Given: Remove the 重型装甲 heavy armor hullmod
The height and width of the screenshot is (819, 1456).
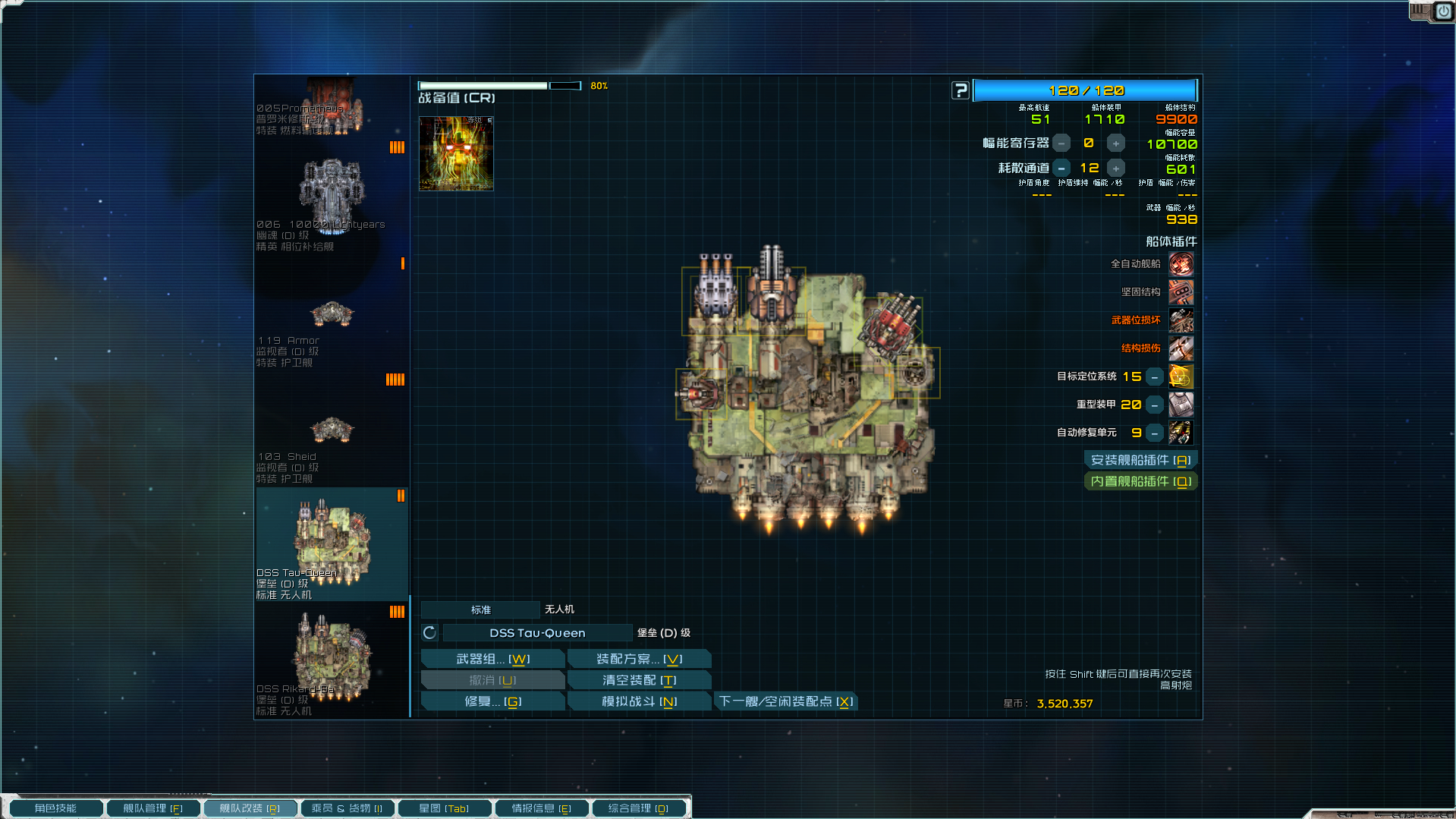Looking at the screenshot, I should (1154, 405).
